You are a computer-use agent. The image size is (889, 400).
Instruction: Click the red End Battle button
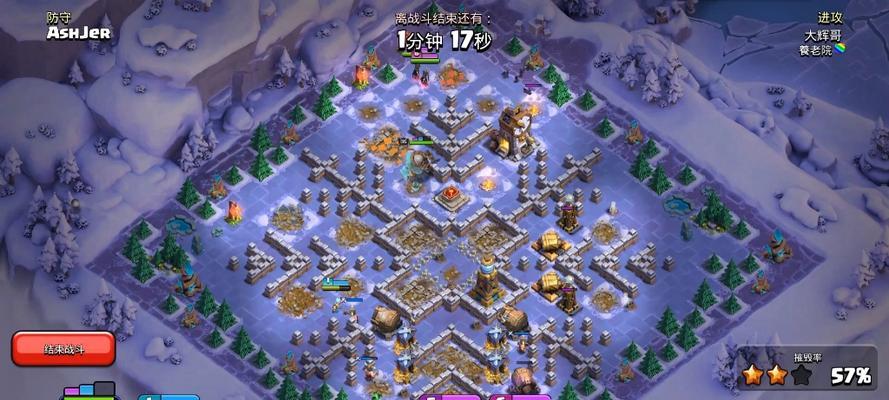click(x=64, y=348)
